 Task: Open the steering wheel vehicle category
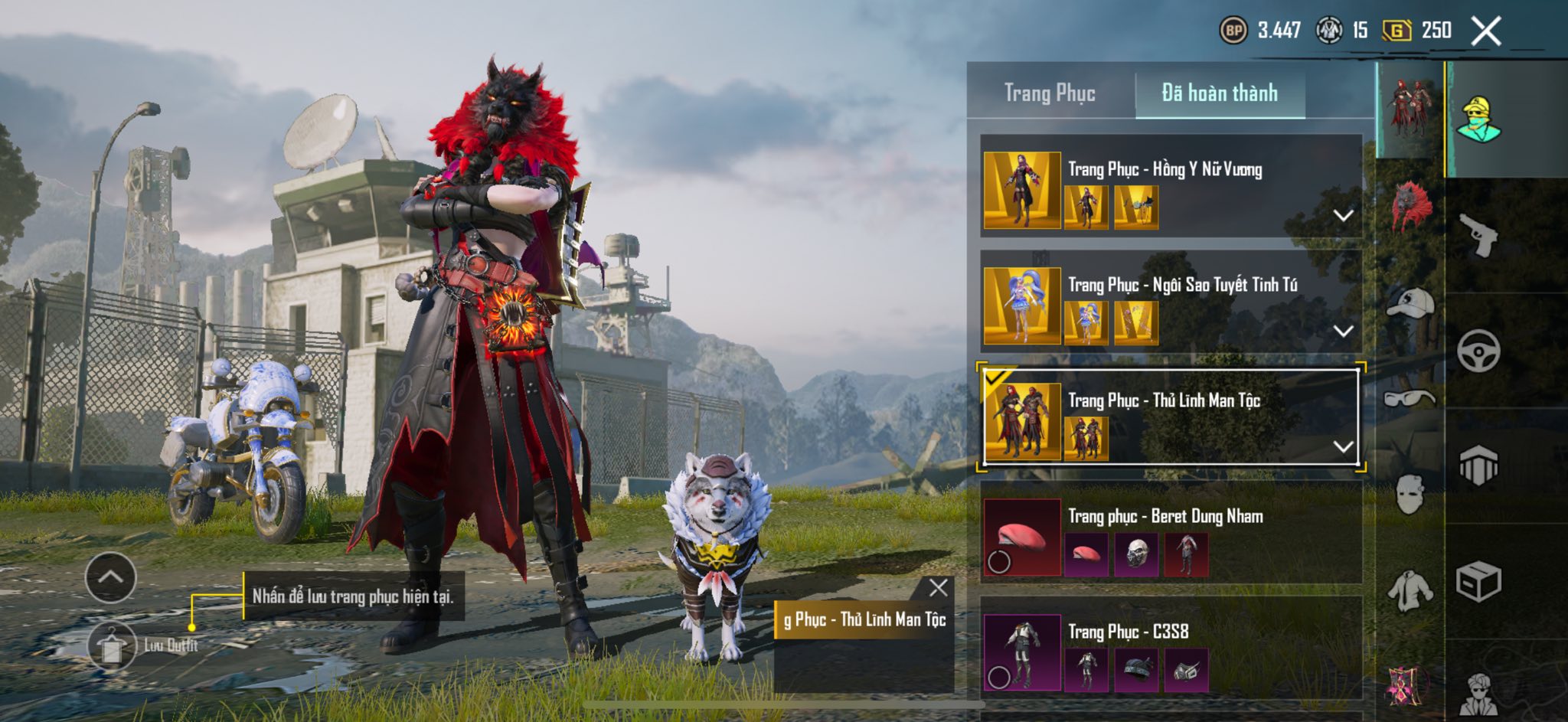[1478, 351]
